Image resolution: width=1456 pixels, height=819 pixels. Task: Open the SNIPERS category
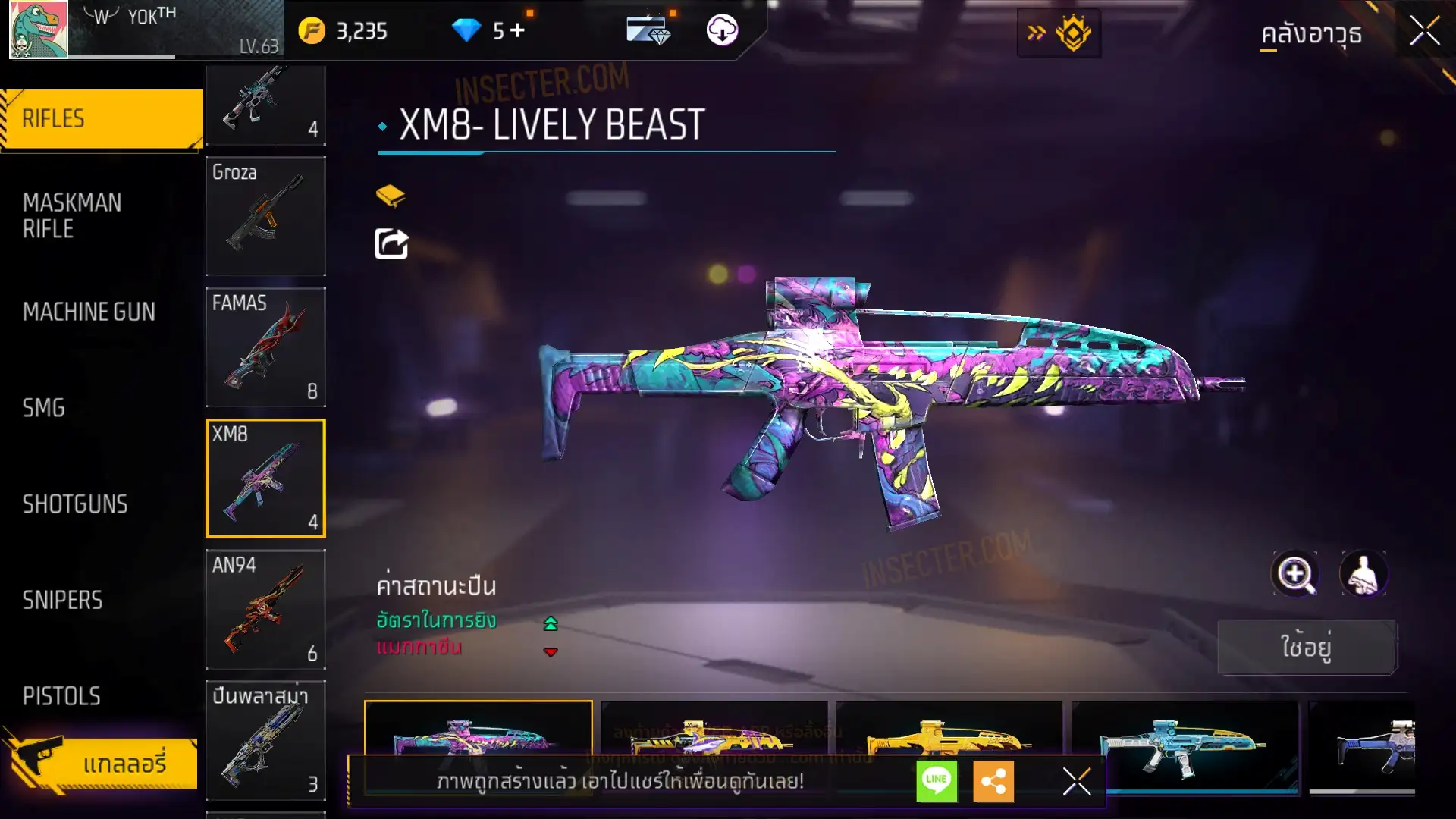[62, 601]
